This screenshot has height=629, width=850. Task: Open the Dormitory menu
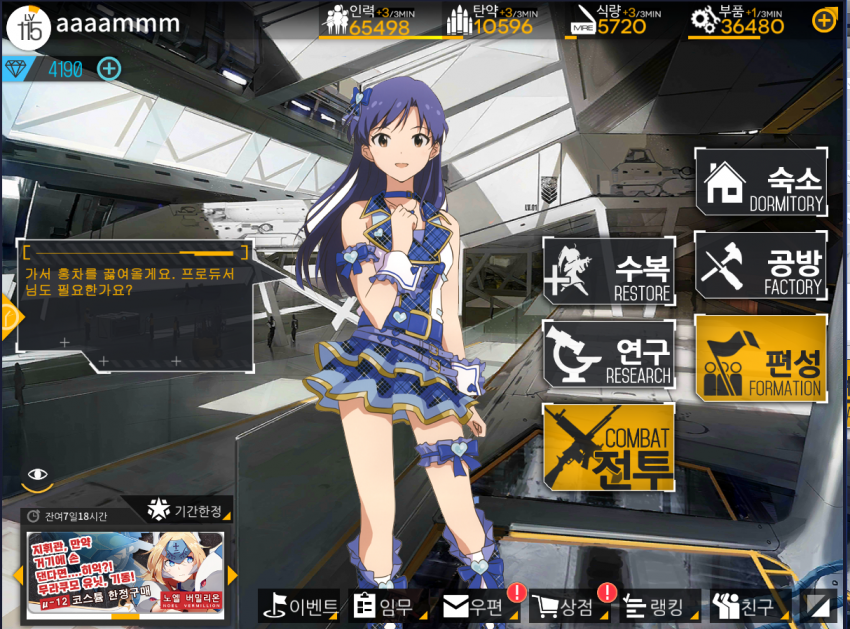click(761, 182)
